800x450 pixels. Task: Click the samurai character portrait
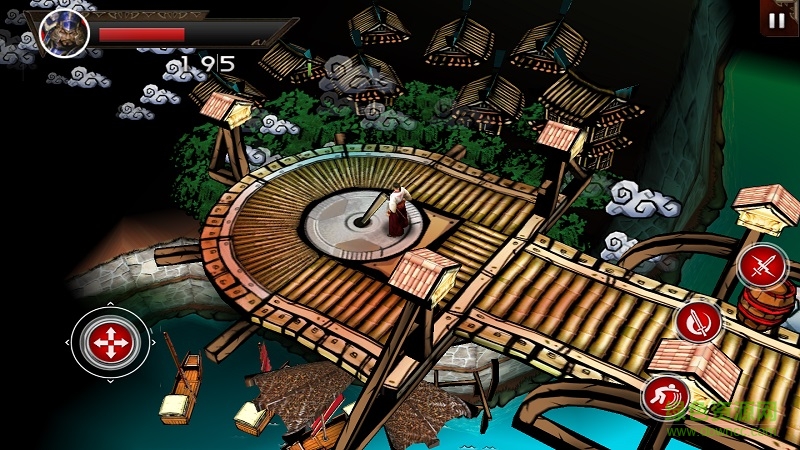(65, 34)
